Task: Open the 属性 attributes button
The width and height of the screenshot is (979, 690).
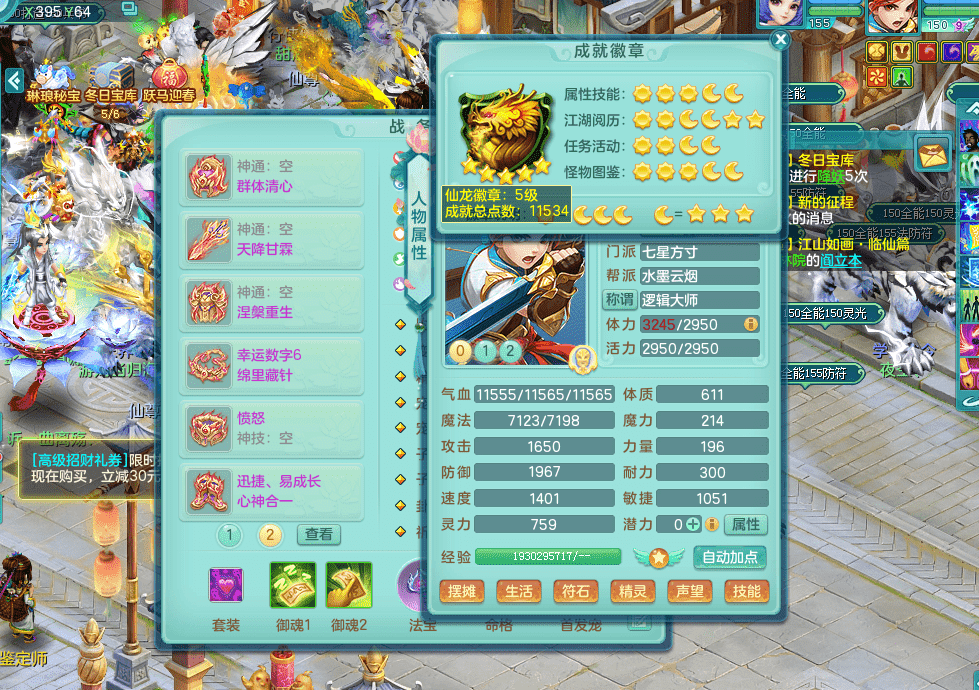Action: 746,524
